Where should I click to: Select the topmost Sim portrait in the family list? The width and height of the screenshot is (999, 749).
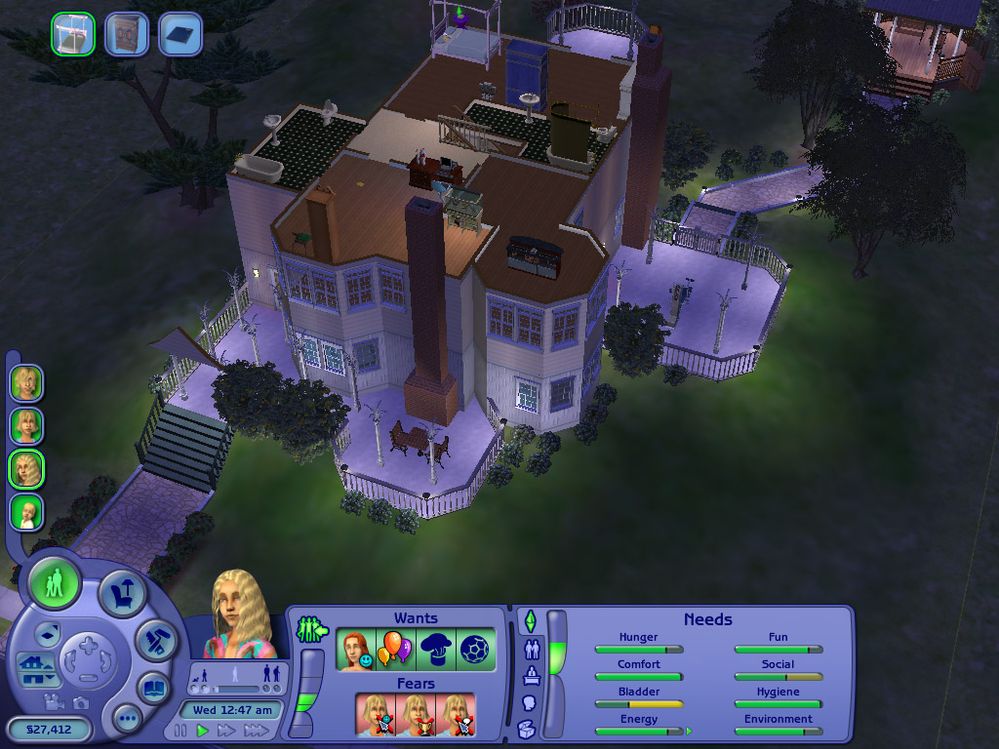(x=26, y=383)
